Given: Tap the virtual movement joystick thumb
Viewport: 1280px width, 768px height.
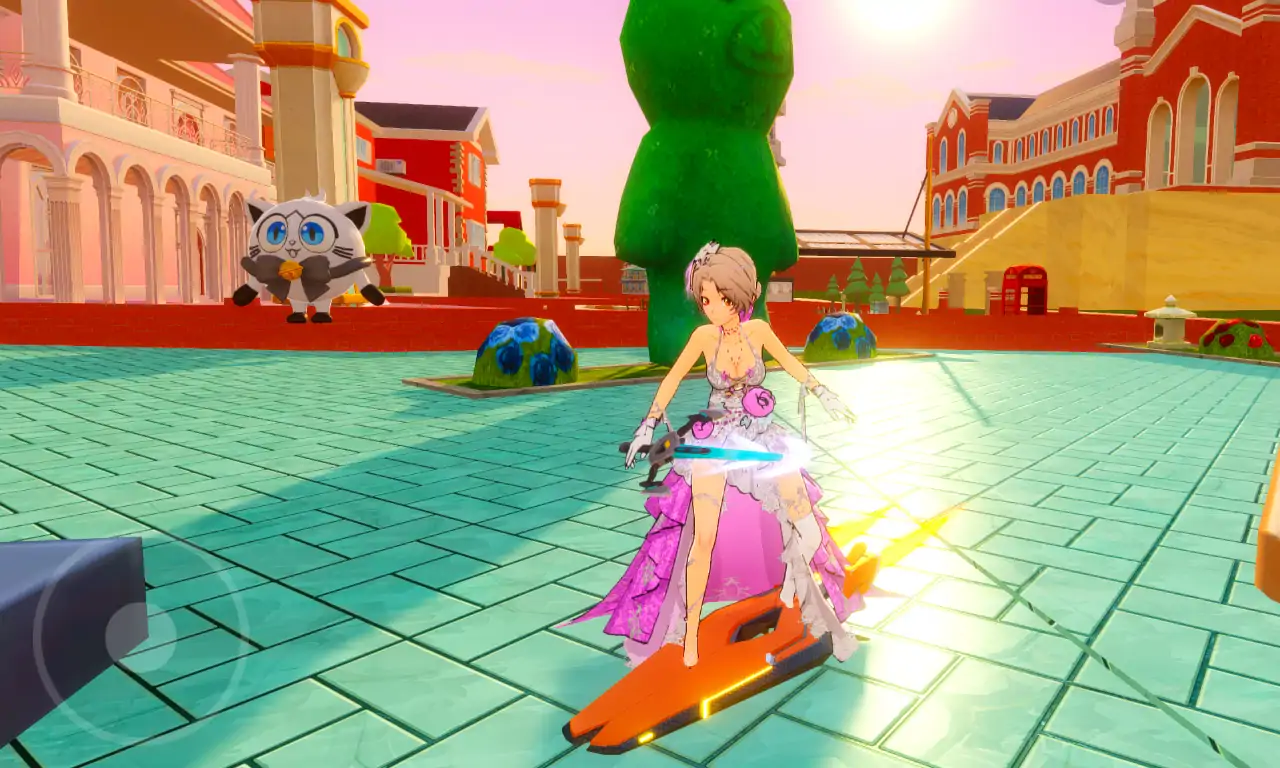Looking at the screenshot, I should [127, 633].
